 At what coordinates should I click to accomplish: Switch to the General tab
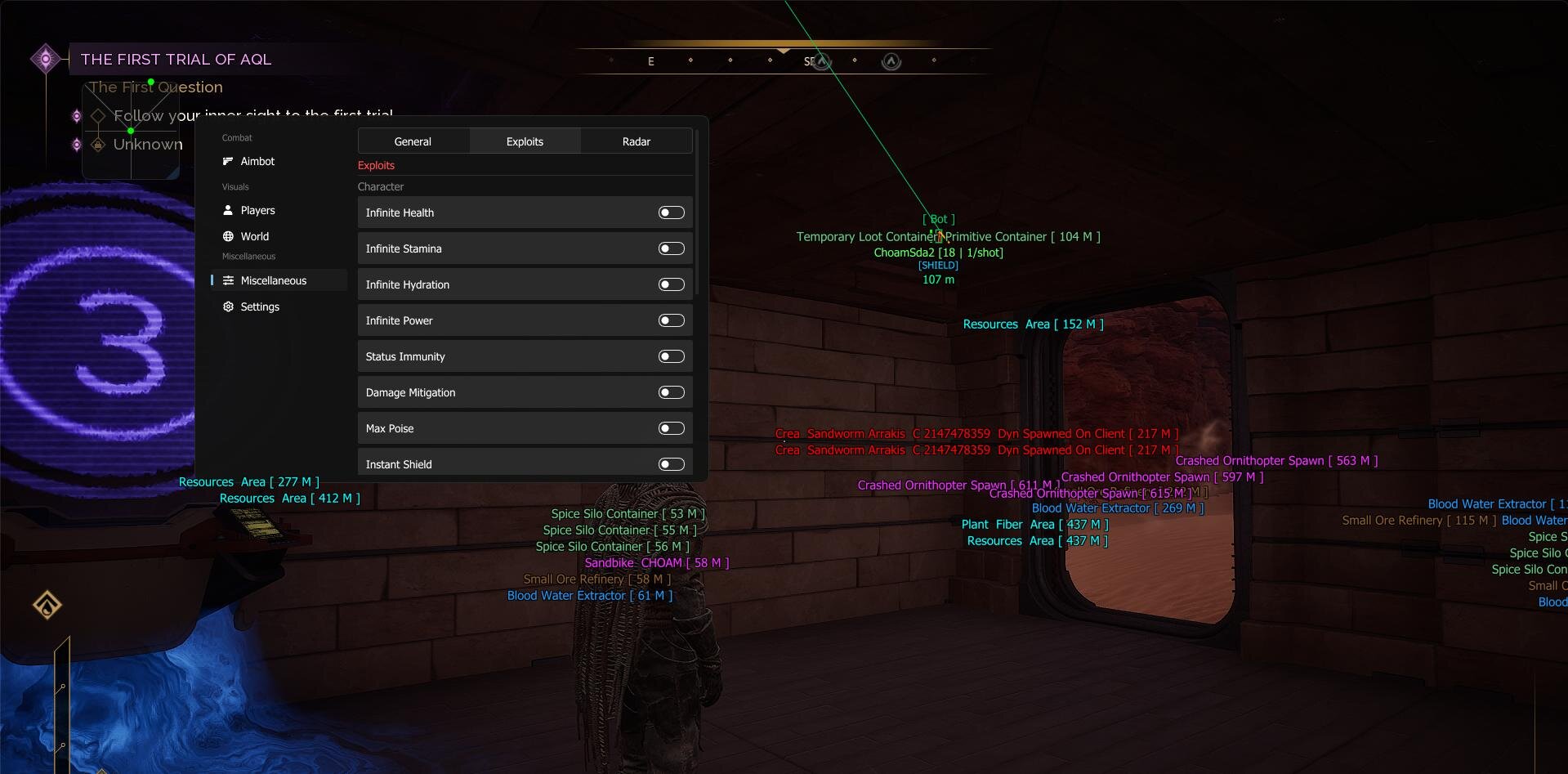[413, 141]
